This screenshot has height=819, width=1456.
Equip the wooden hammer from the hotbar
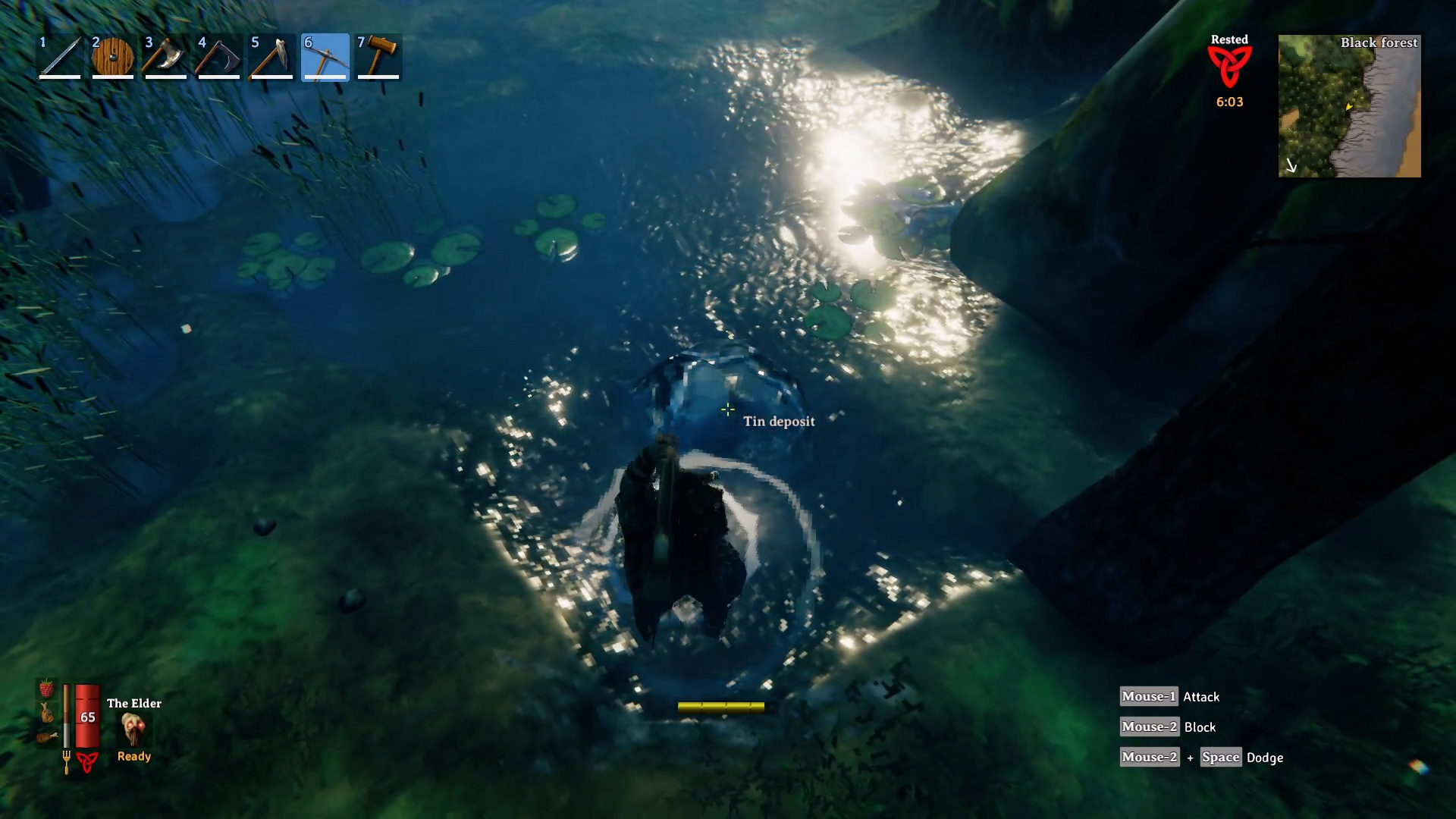tap(378, 57)
